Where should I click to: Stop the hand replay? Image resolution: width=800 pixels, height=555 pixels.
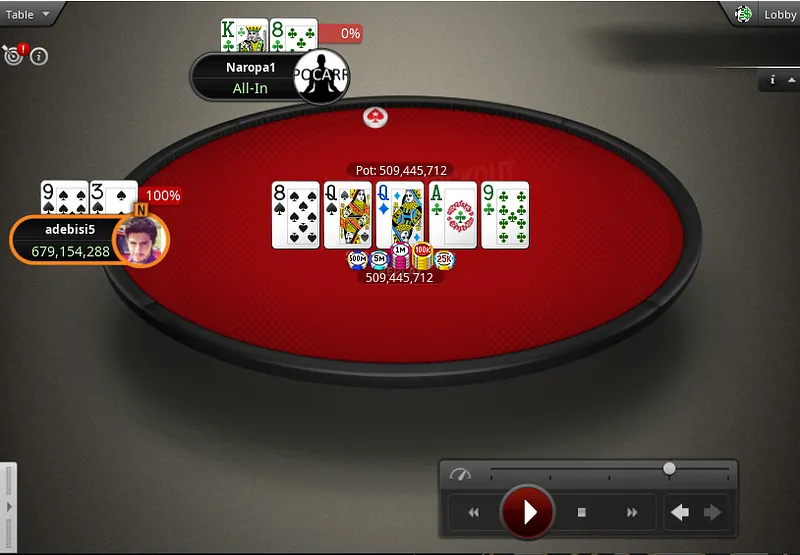[x=581, y=512]
